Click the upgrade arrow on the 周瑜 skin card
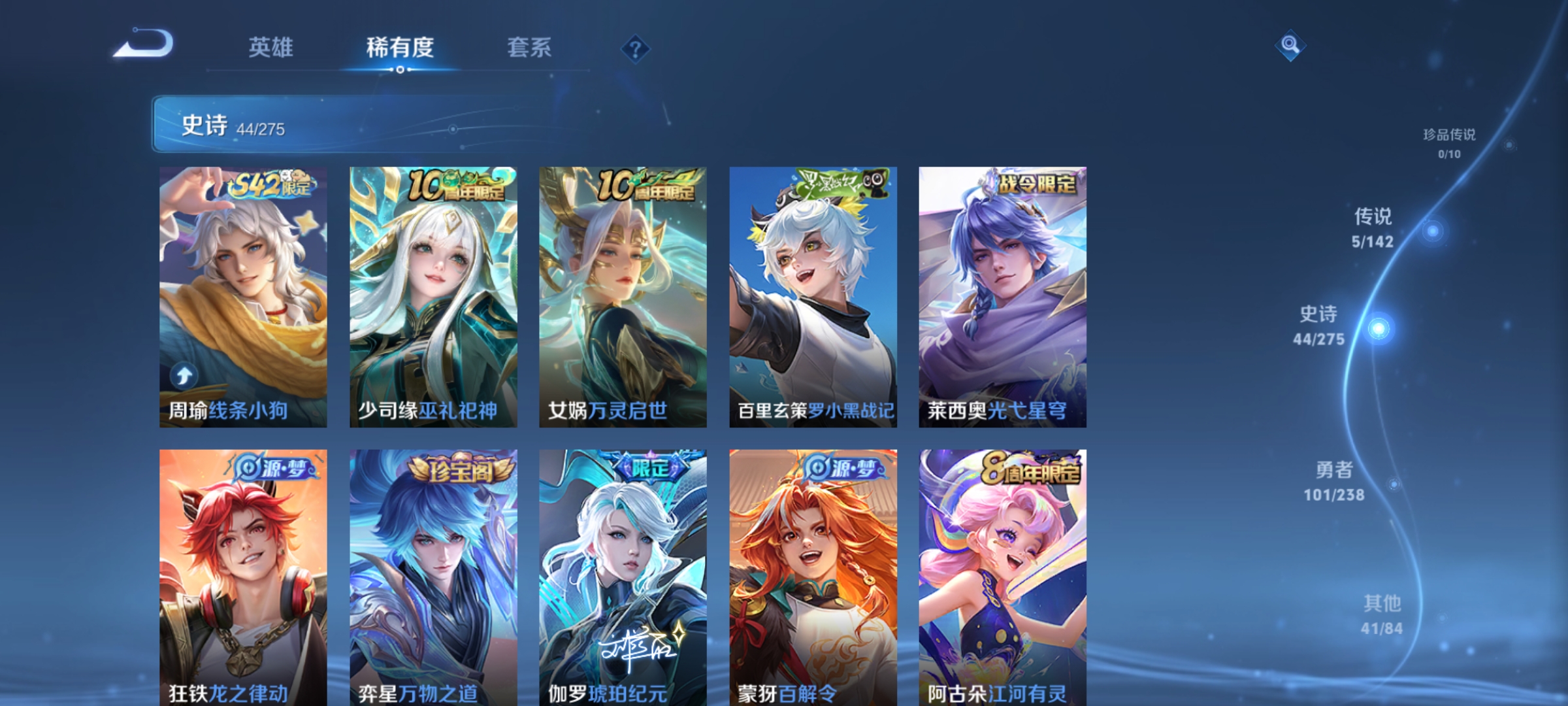 (184, 376)
